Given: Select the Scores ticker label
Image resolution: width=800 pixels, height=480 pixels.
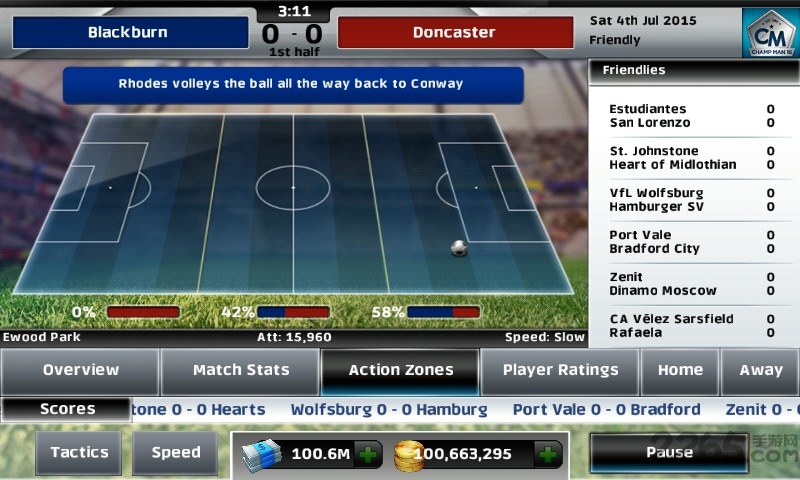Looking at the screenshot, I should tap(67, 409).
